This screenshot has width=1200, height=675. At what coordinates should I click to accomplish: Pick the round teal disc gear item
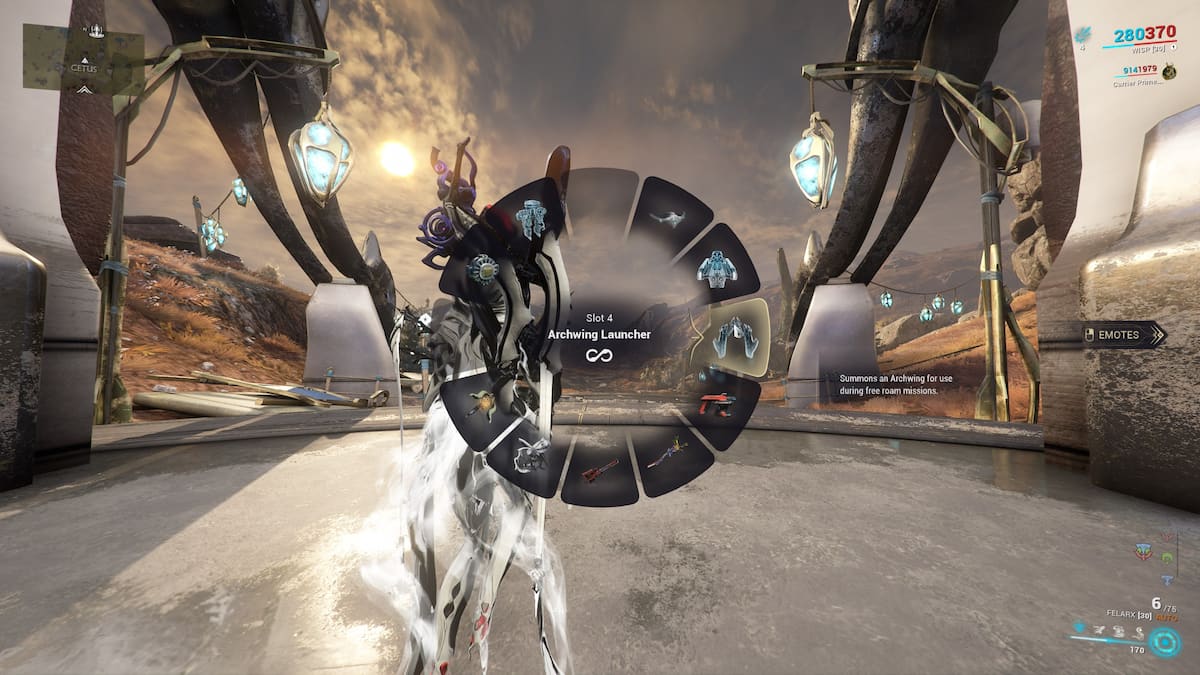coord(486,269)
